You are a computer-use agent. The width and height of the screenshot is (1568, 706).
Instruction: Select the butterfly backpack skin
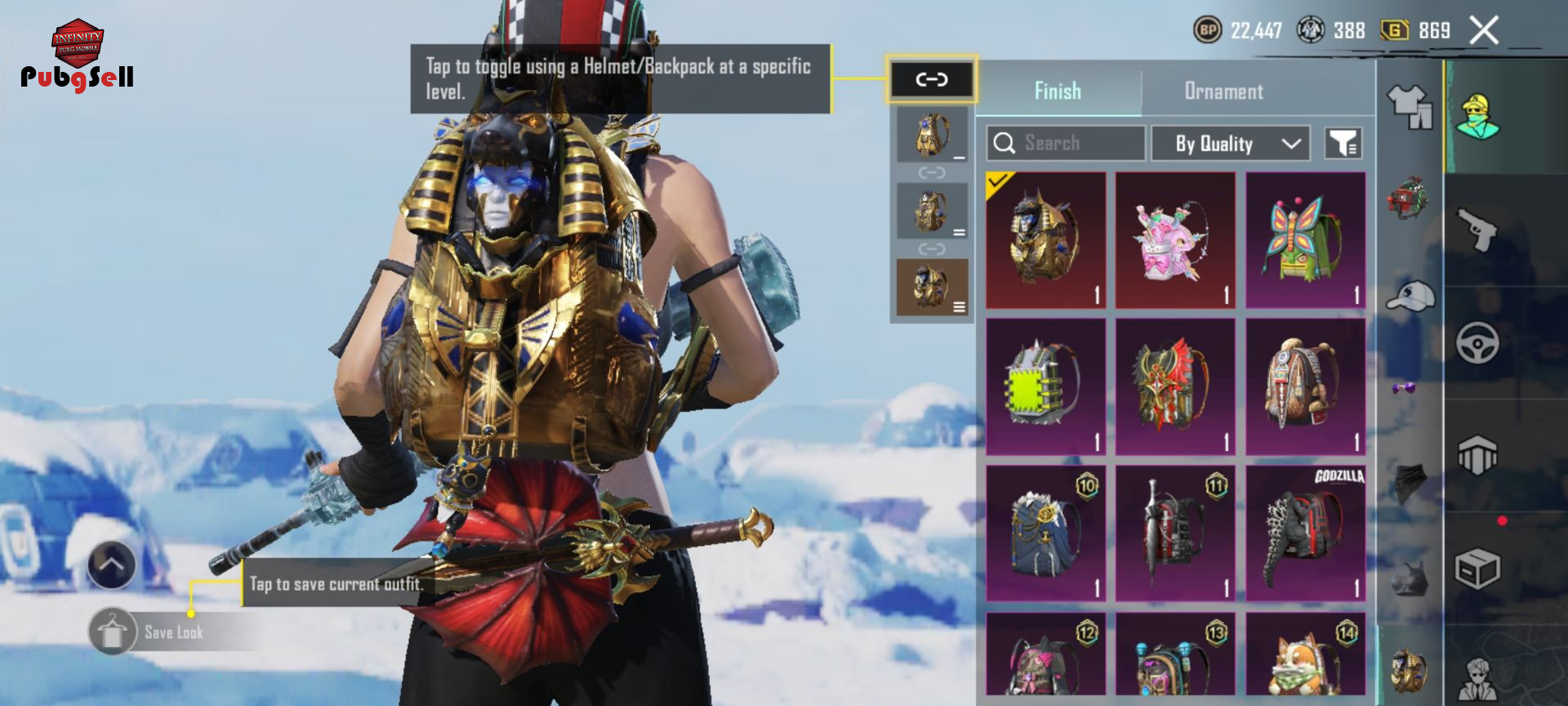[1305, 240]
